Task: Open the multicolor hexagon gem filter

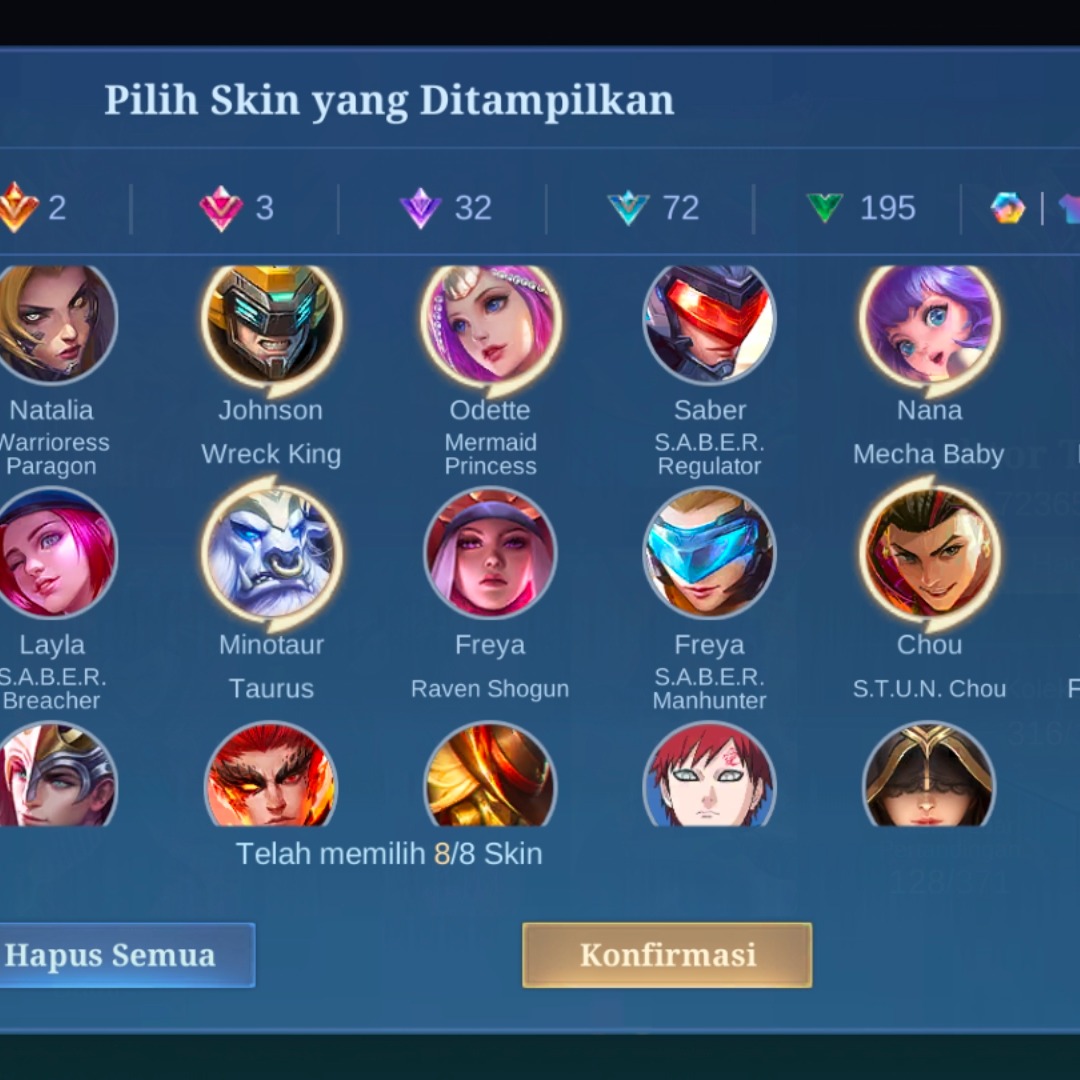Action: click(1008, 208)
